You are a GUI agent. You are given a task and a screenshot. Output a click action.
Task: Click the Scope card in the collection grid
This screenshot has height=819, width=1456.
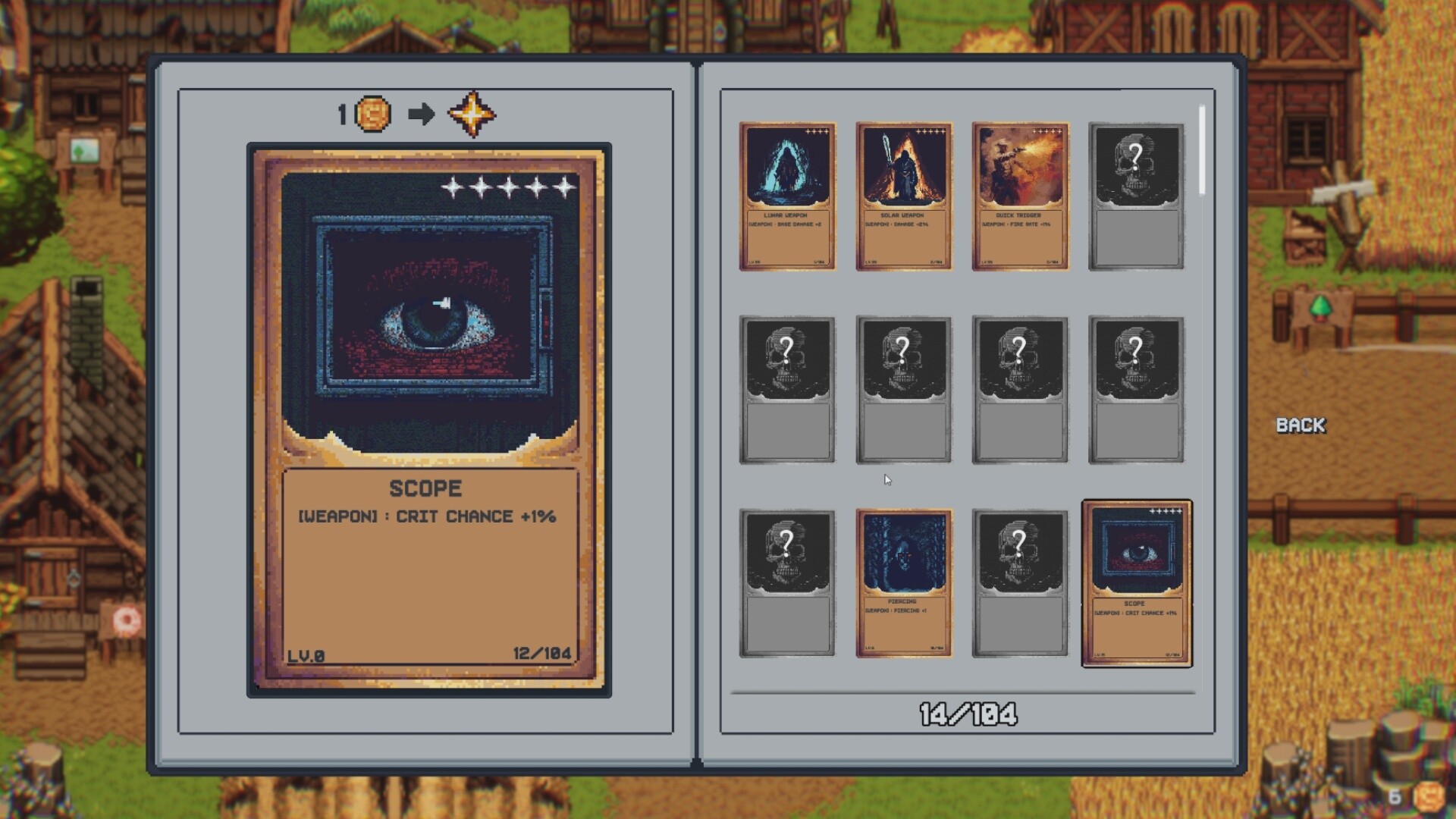tap(1137, 584)
